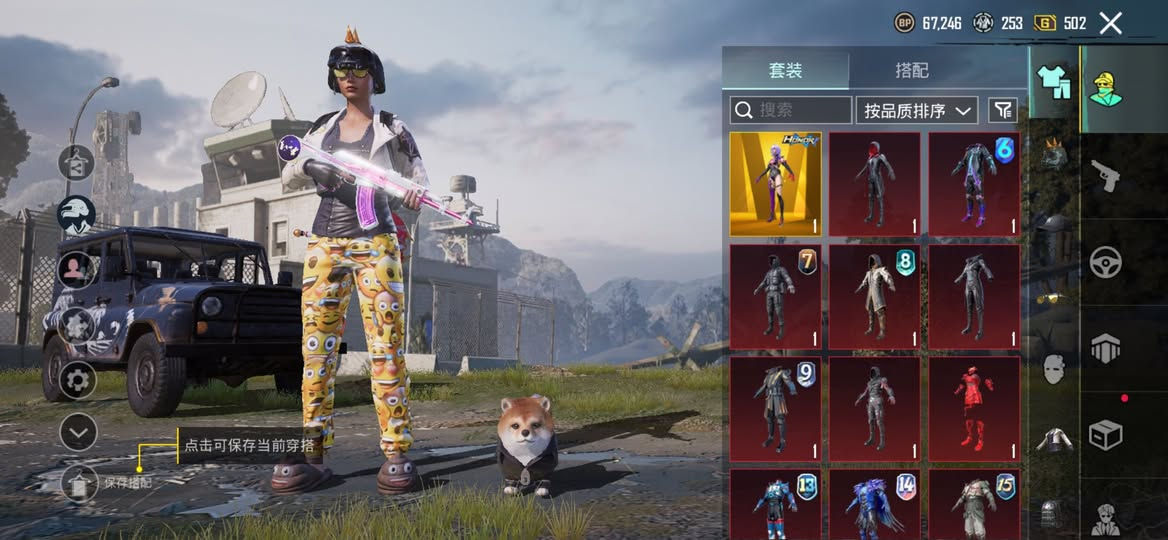
Task: Choose the outfit with the number 6 badge
Action: [x=974, y=184]
